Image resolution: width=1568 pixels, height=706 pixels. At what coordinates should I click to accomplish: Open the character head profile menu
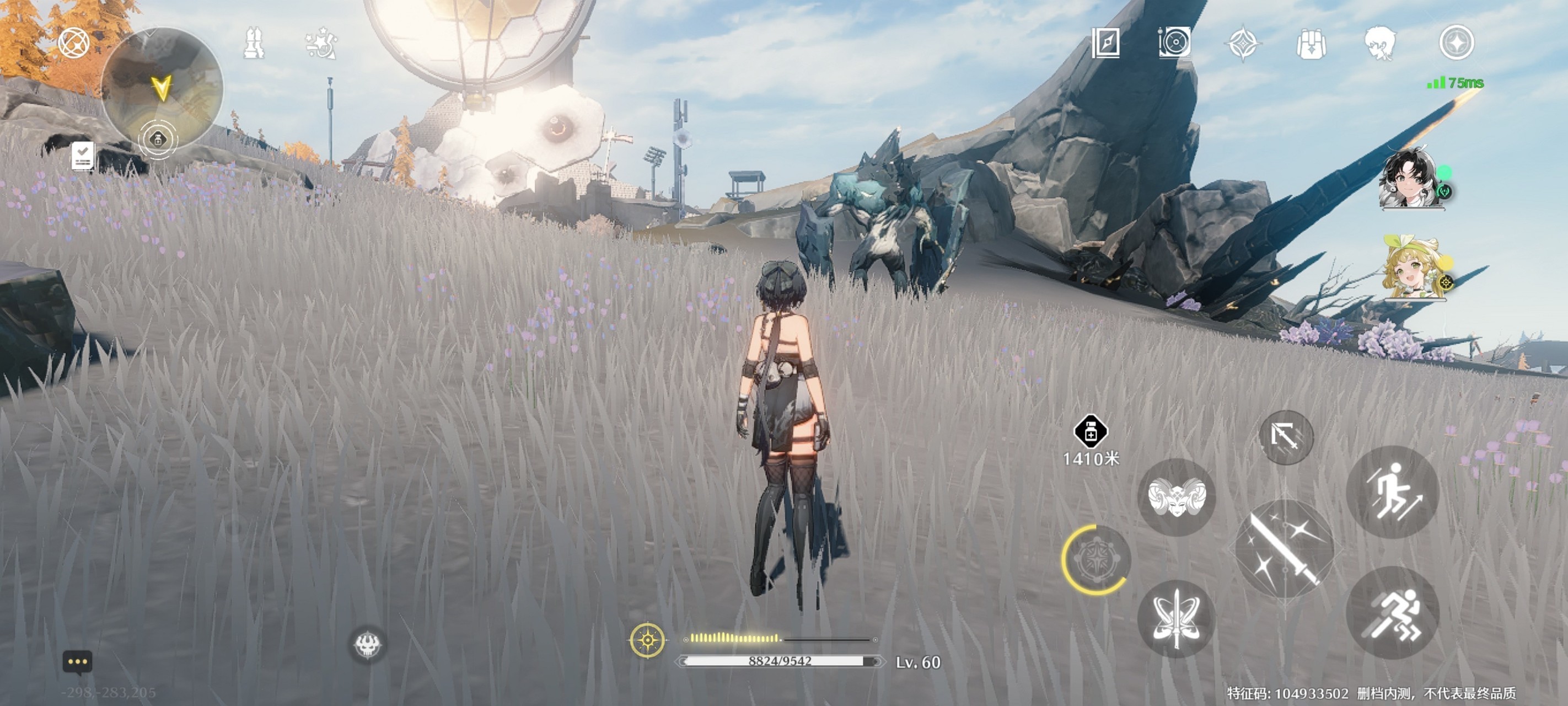pos(1380,43)
